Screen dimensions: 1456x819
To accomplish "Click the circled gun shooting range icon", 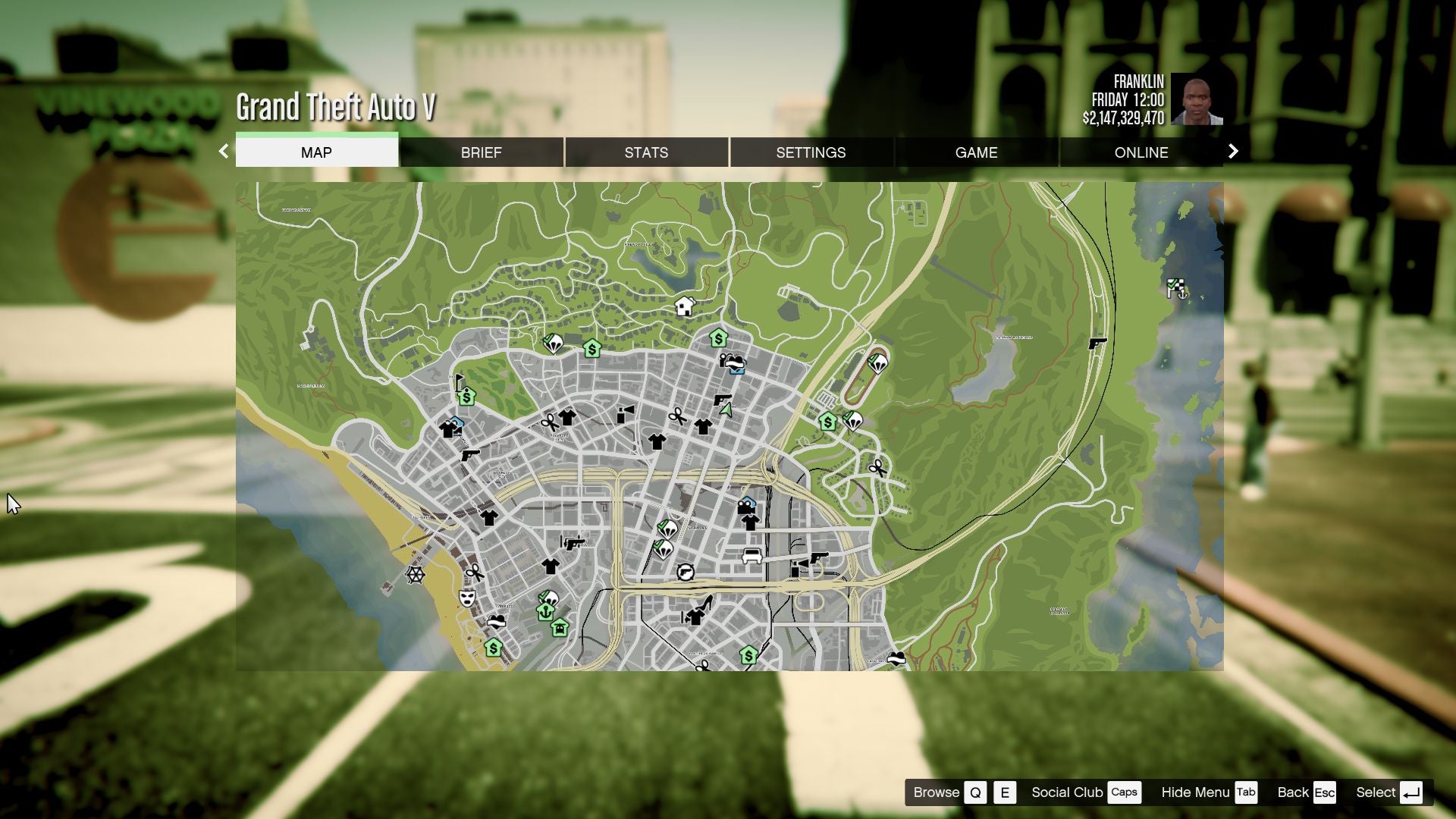I will point(686,573).
